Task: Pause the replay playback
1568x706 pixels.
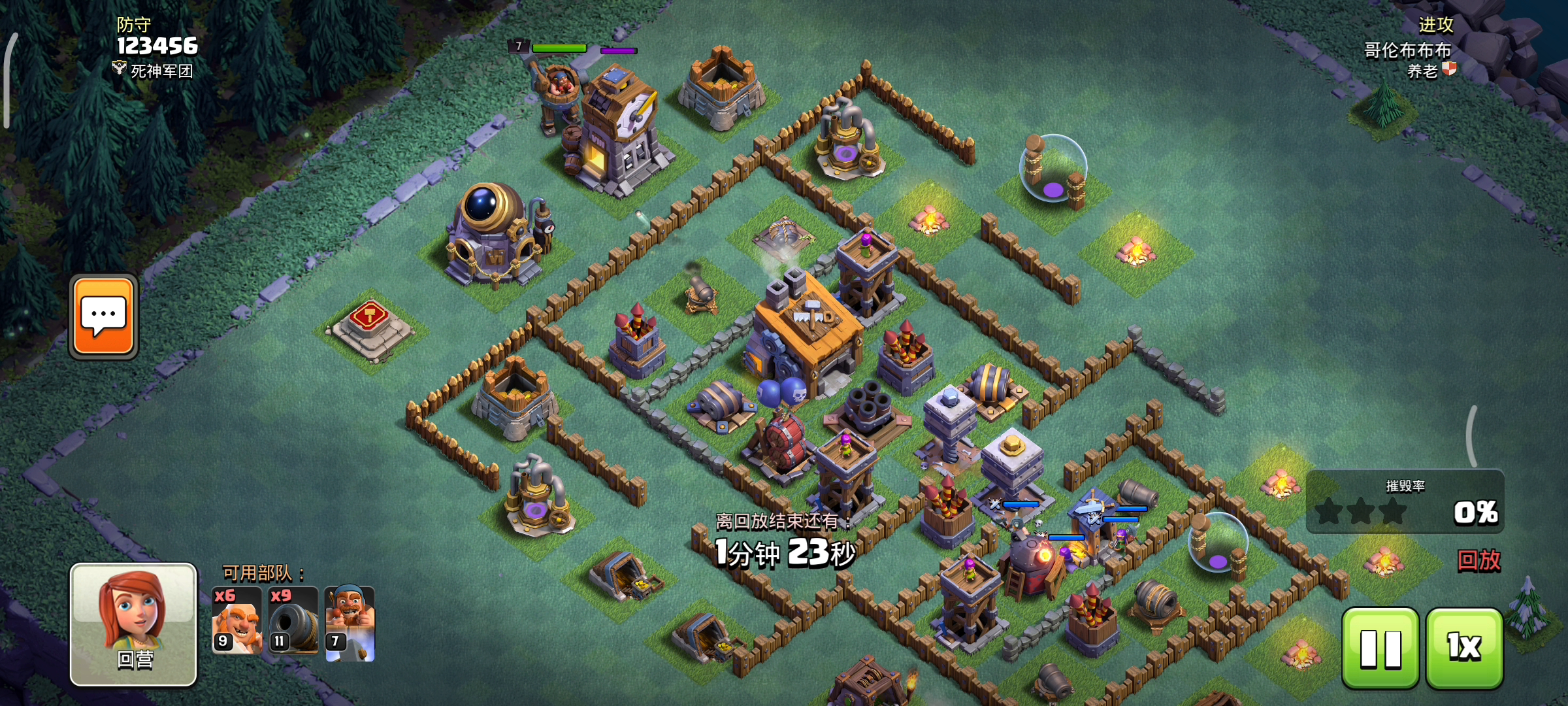Action: pyautogui.click(x=1380, y=648)
